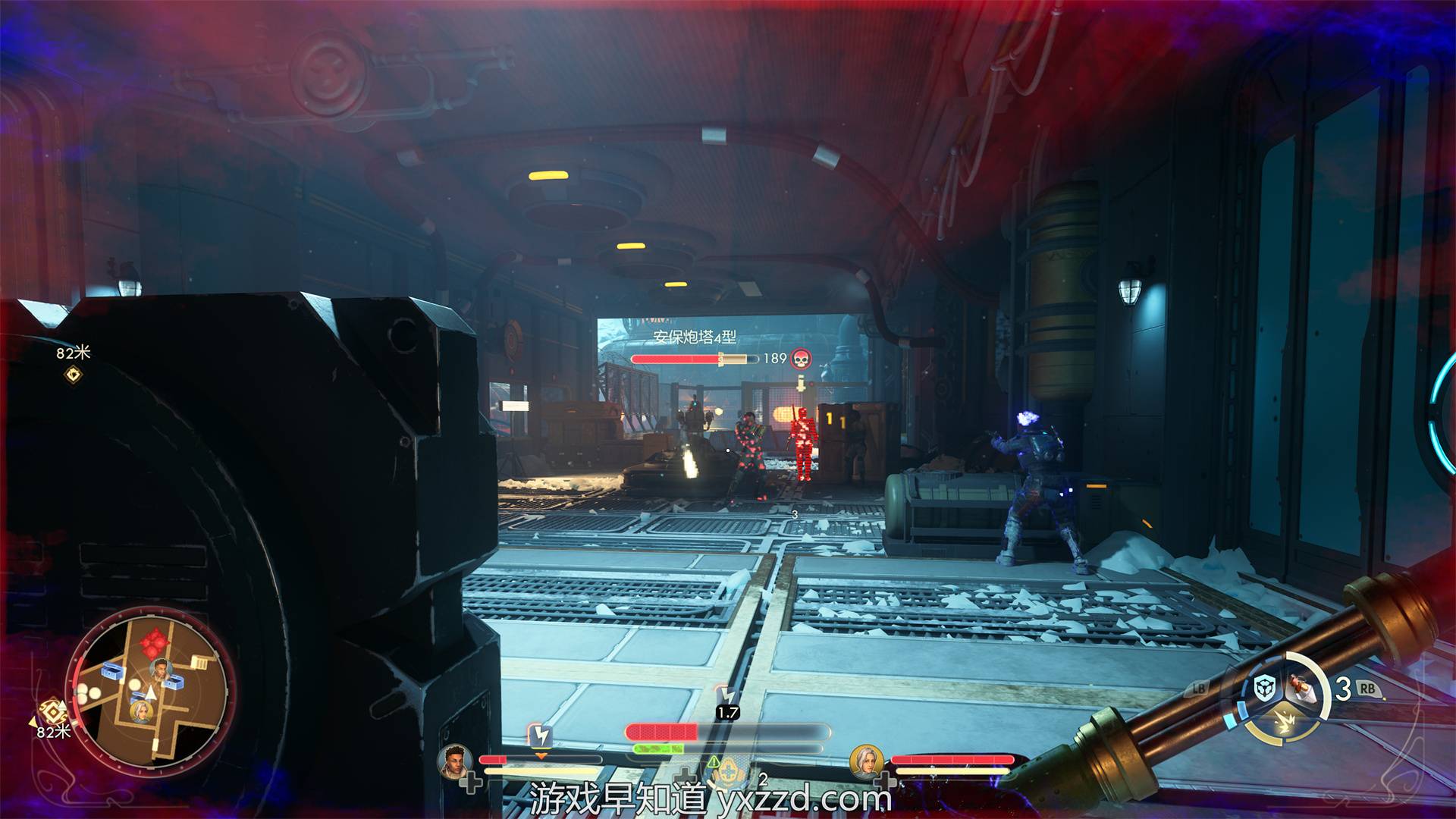Click the red enemy cluster on minimap

[x=152, y=643]
